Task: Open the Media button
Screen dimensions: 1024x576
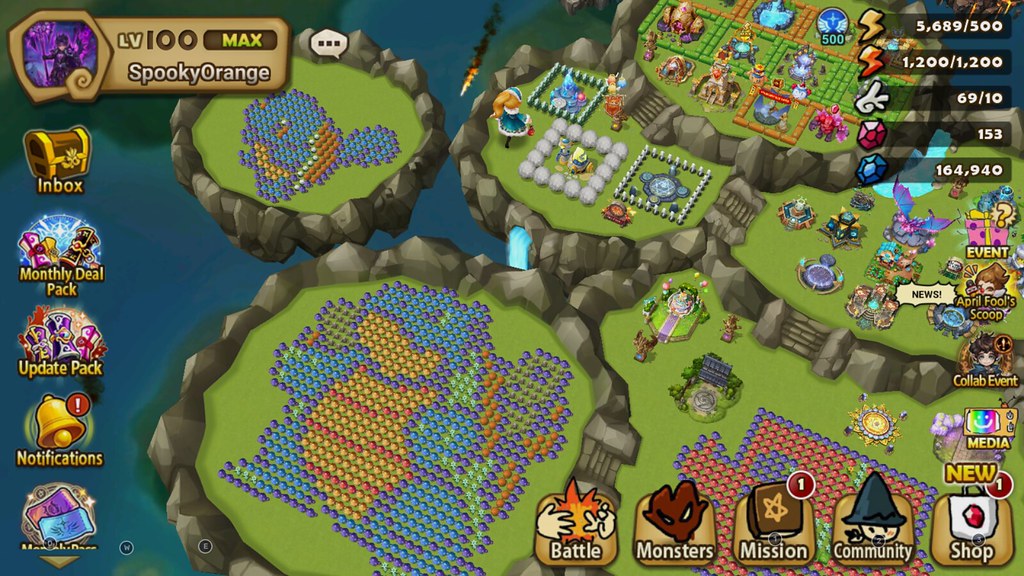Action: (x=988, y=426)
